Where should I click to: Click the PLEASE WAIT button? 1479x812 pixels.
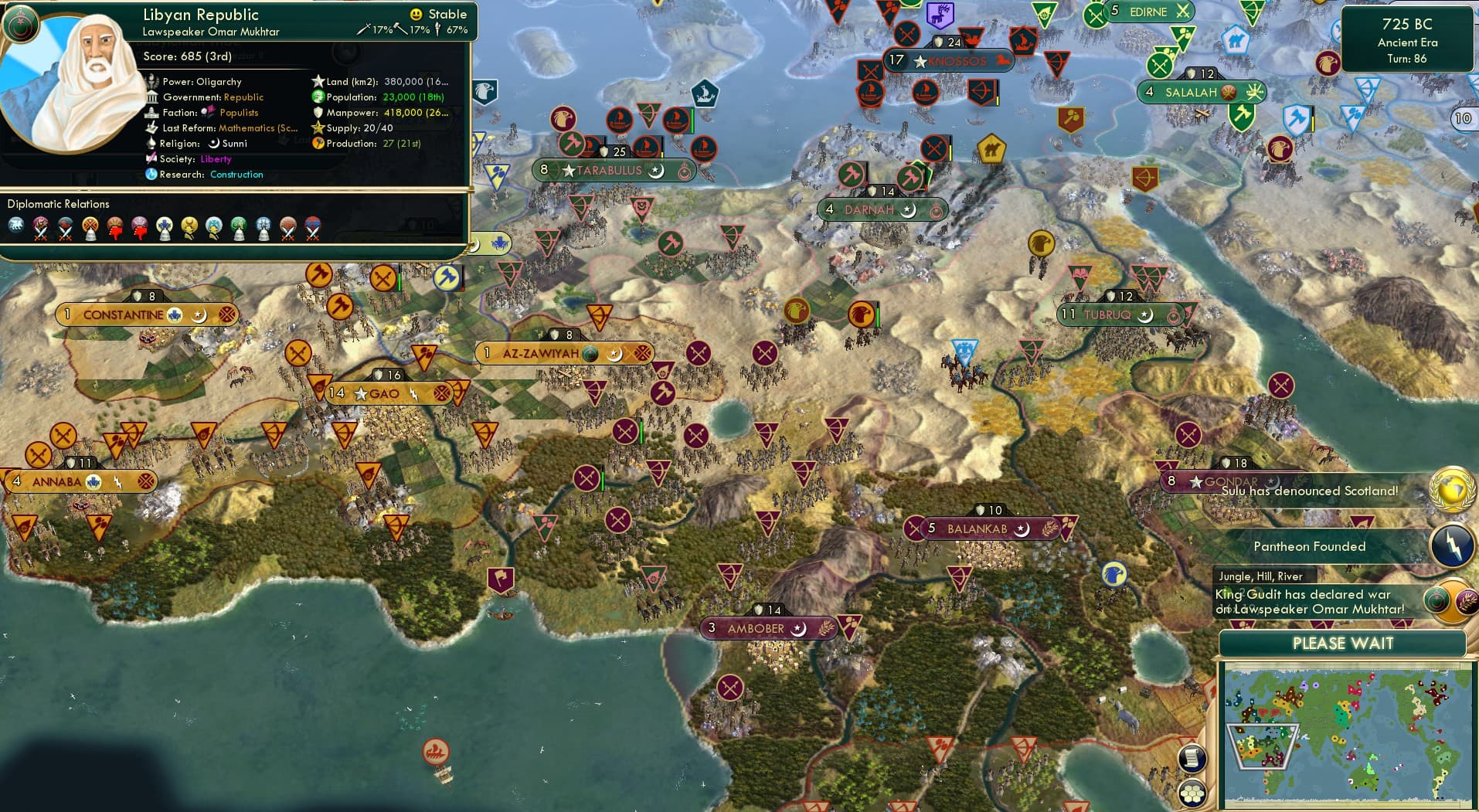click(1342, 644)
